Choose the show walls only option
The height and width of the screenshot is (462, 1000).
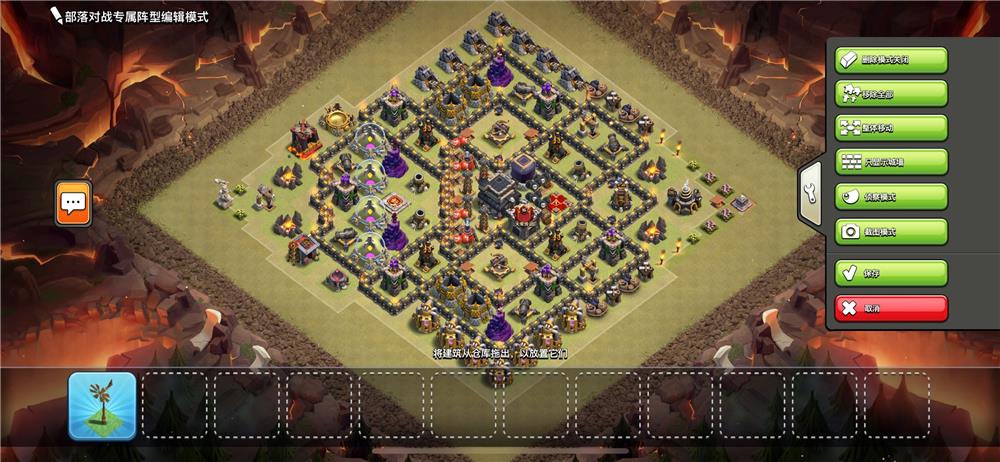click(x=891, y=162)
